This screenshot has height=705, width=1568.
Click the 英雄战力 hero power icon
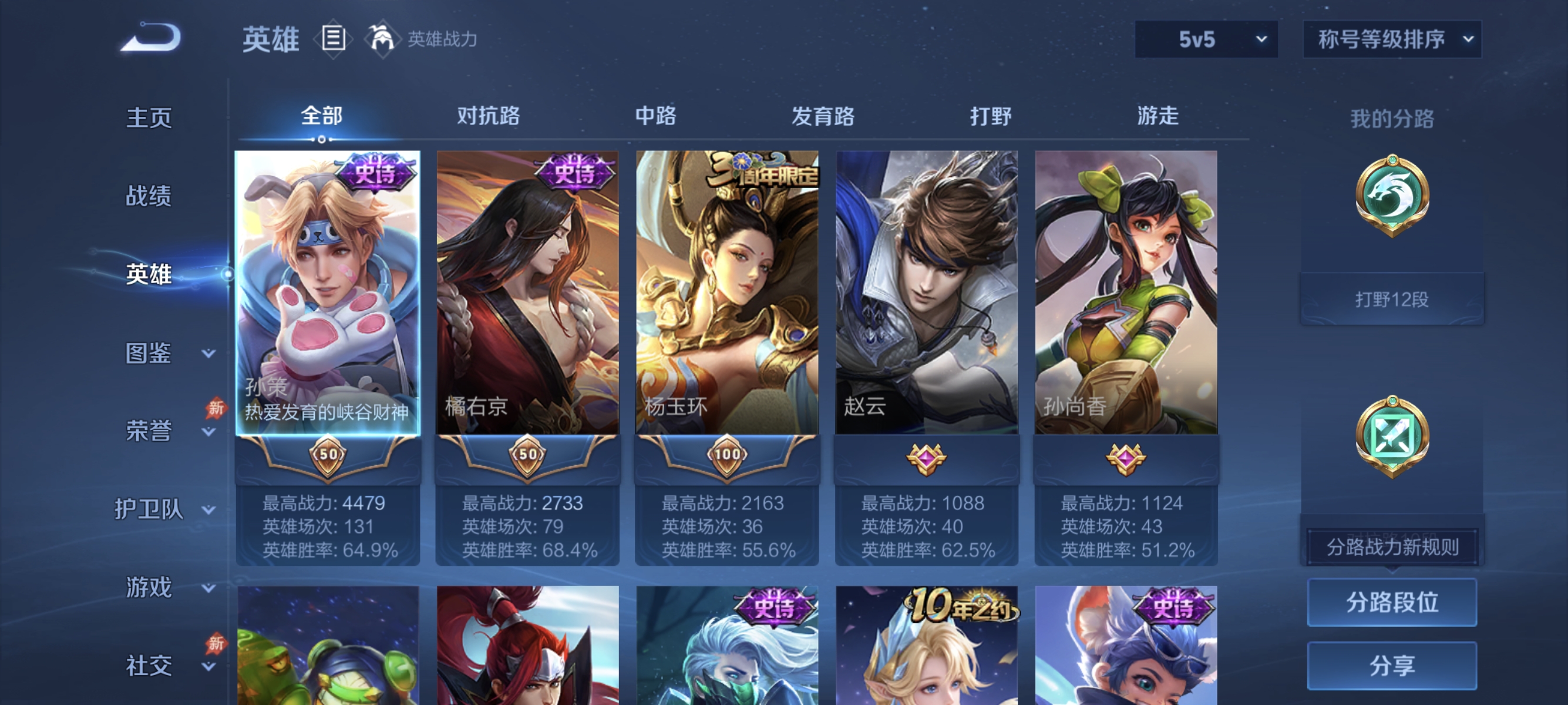[x=381, y=39]
